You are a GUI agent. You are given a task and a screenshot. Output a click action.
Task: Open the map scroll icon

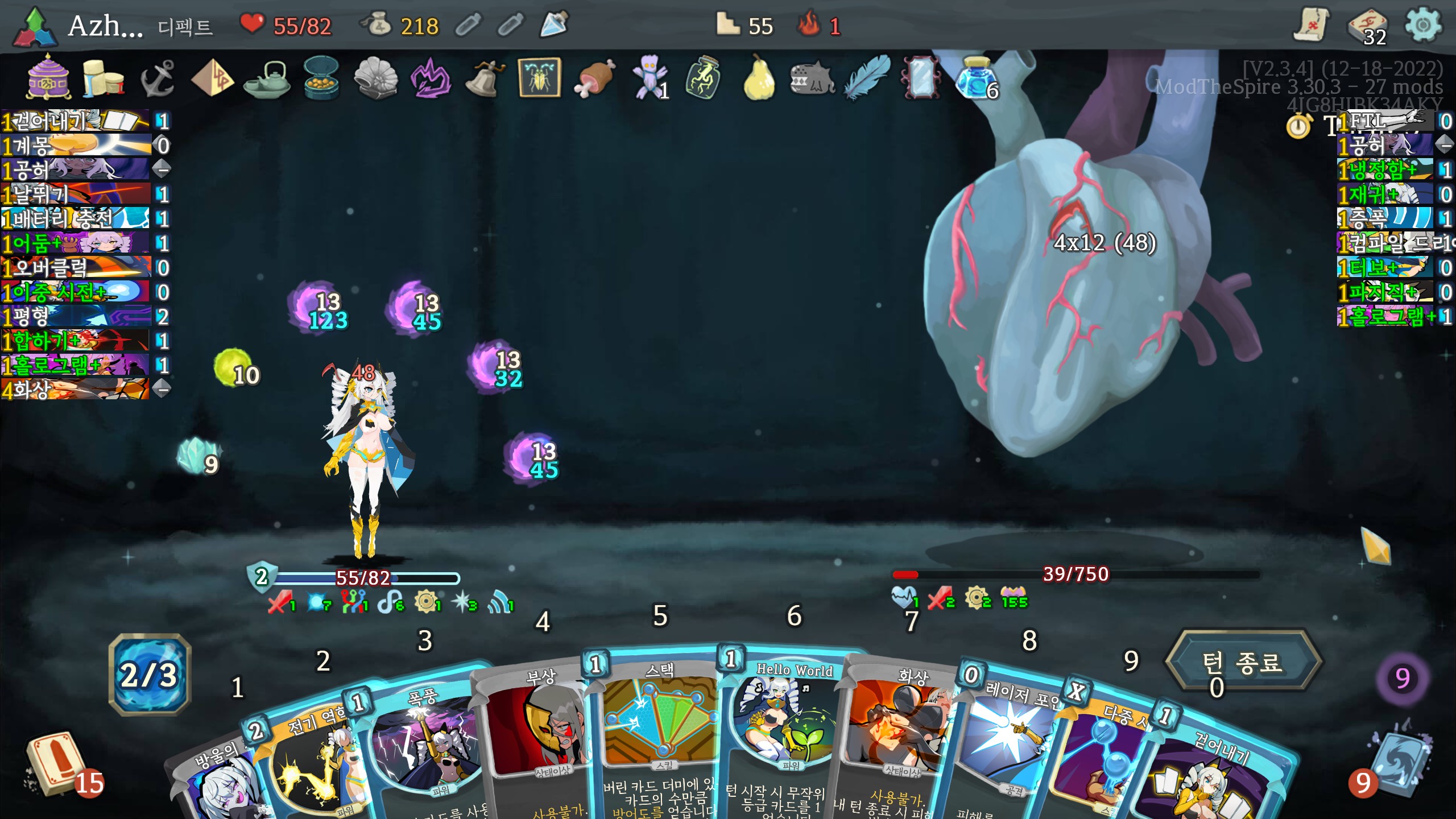point(1312,26)
